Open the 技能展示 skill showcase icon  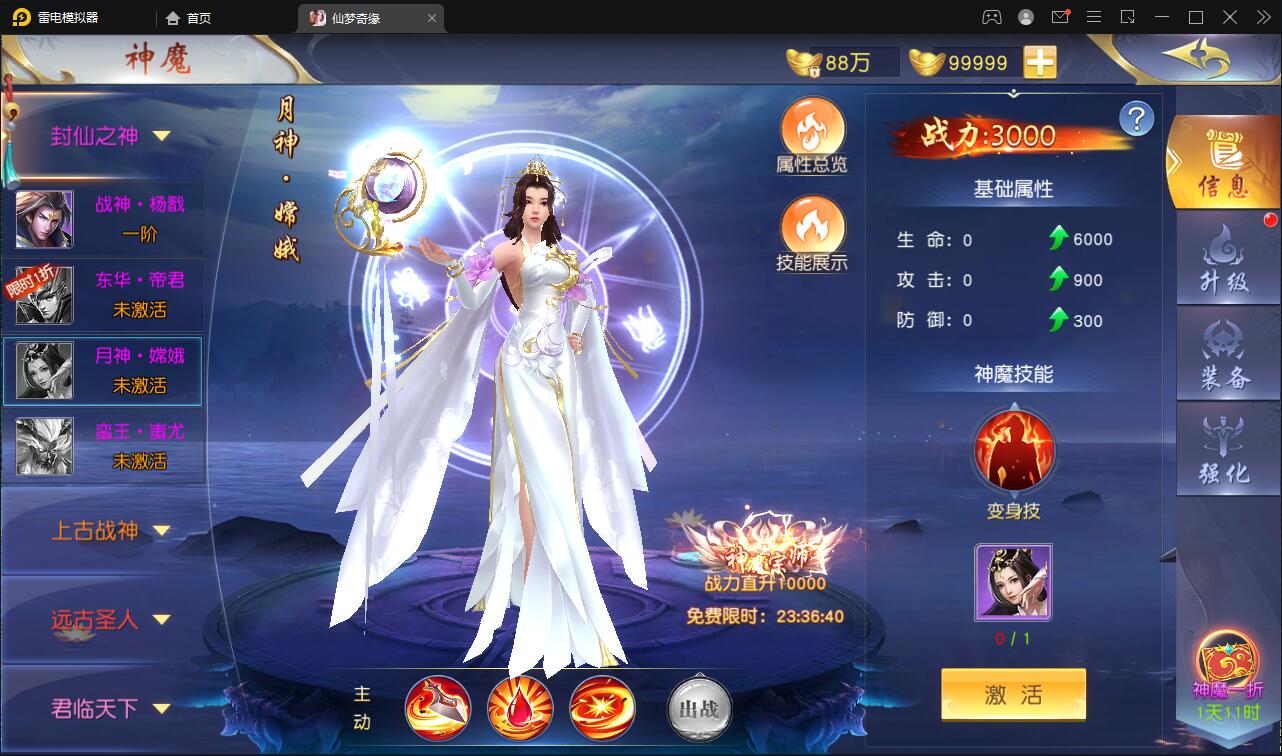pyautogui.click(x=813, y=228)
